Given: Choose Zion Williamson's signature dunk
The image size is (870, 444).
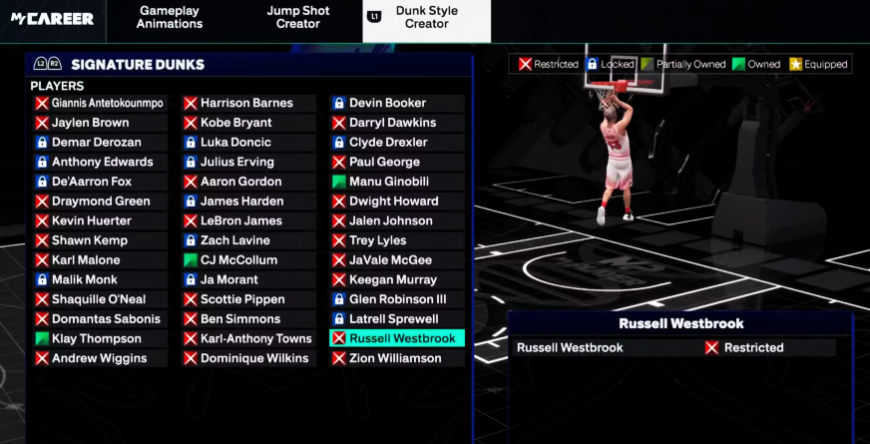Looking at the screenshot, I should coord(395,358).
